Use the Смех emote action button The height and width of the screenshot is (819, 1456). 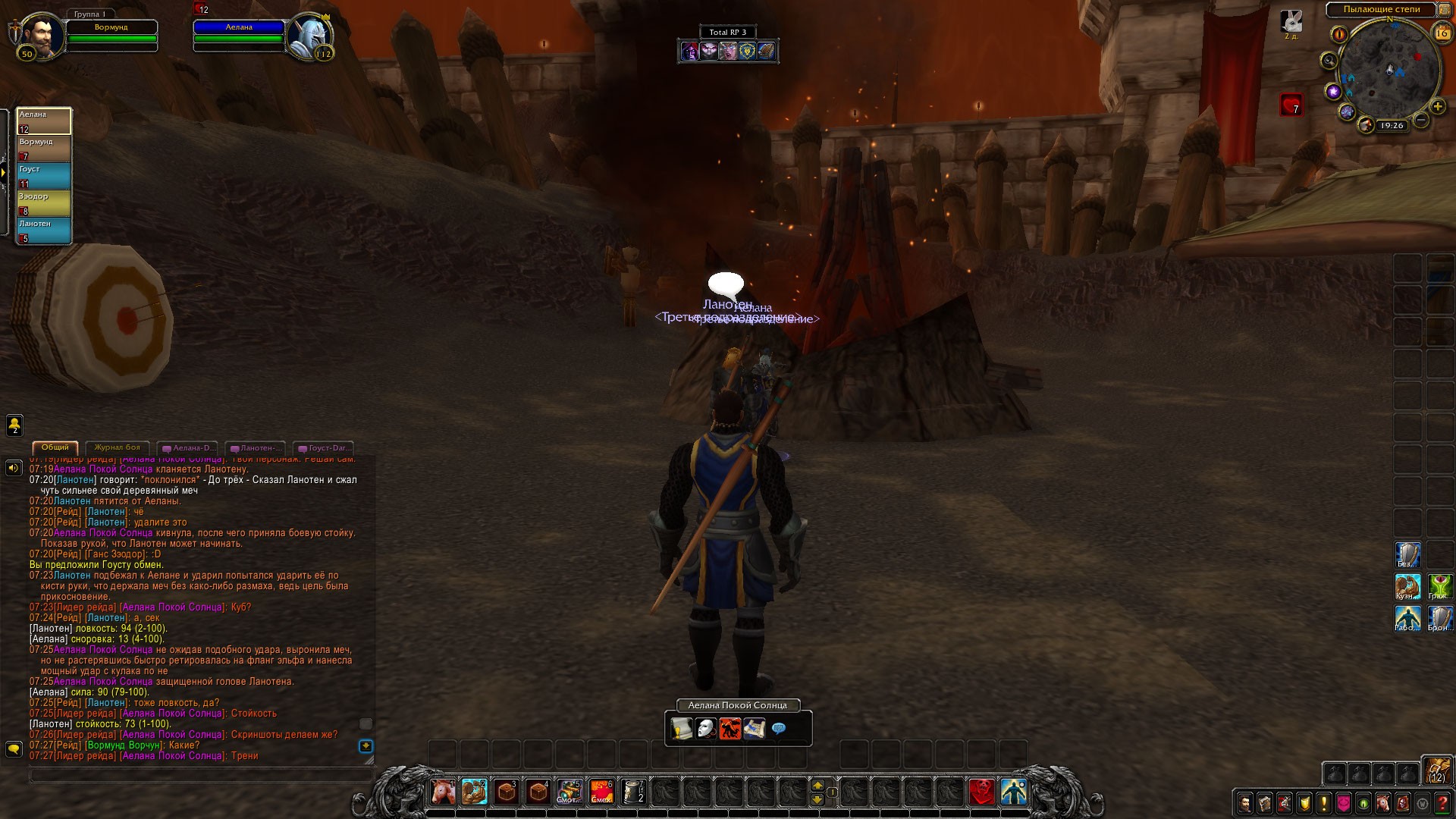(x=601, y=792)
